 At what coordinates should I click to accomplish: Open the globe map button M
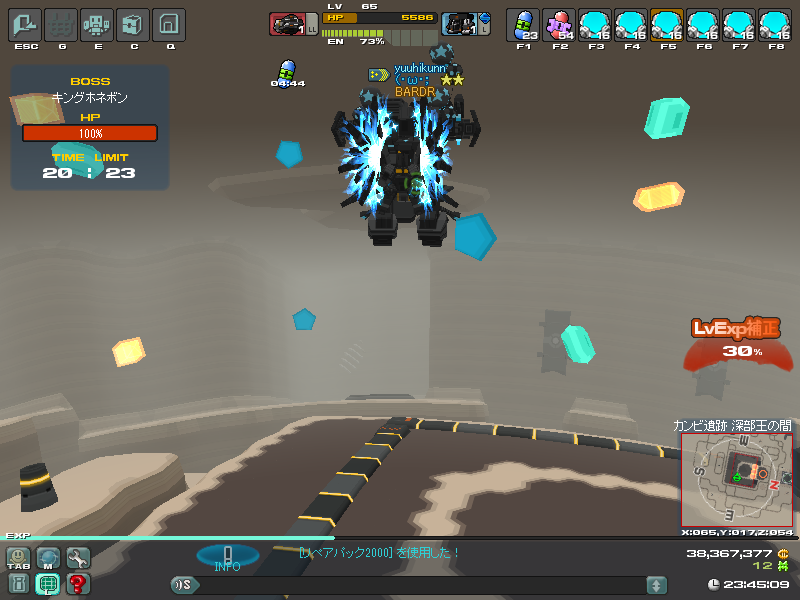[48, 558]
